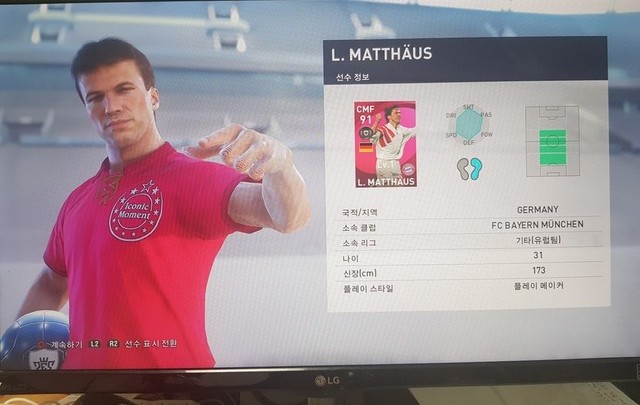Click the preferred foot icon

point(469,167)
